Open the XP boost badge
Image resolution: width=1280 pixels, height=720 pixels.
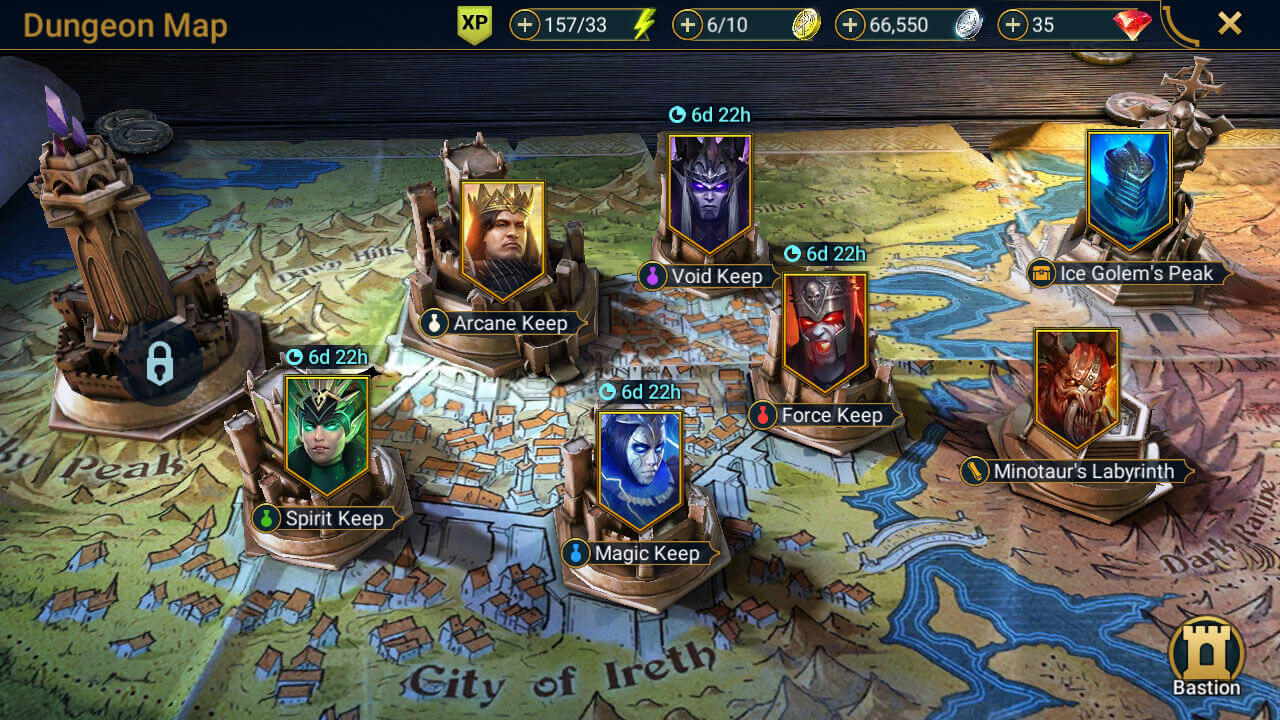[474, 25]
